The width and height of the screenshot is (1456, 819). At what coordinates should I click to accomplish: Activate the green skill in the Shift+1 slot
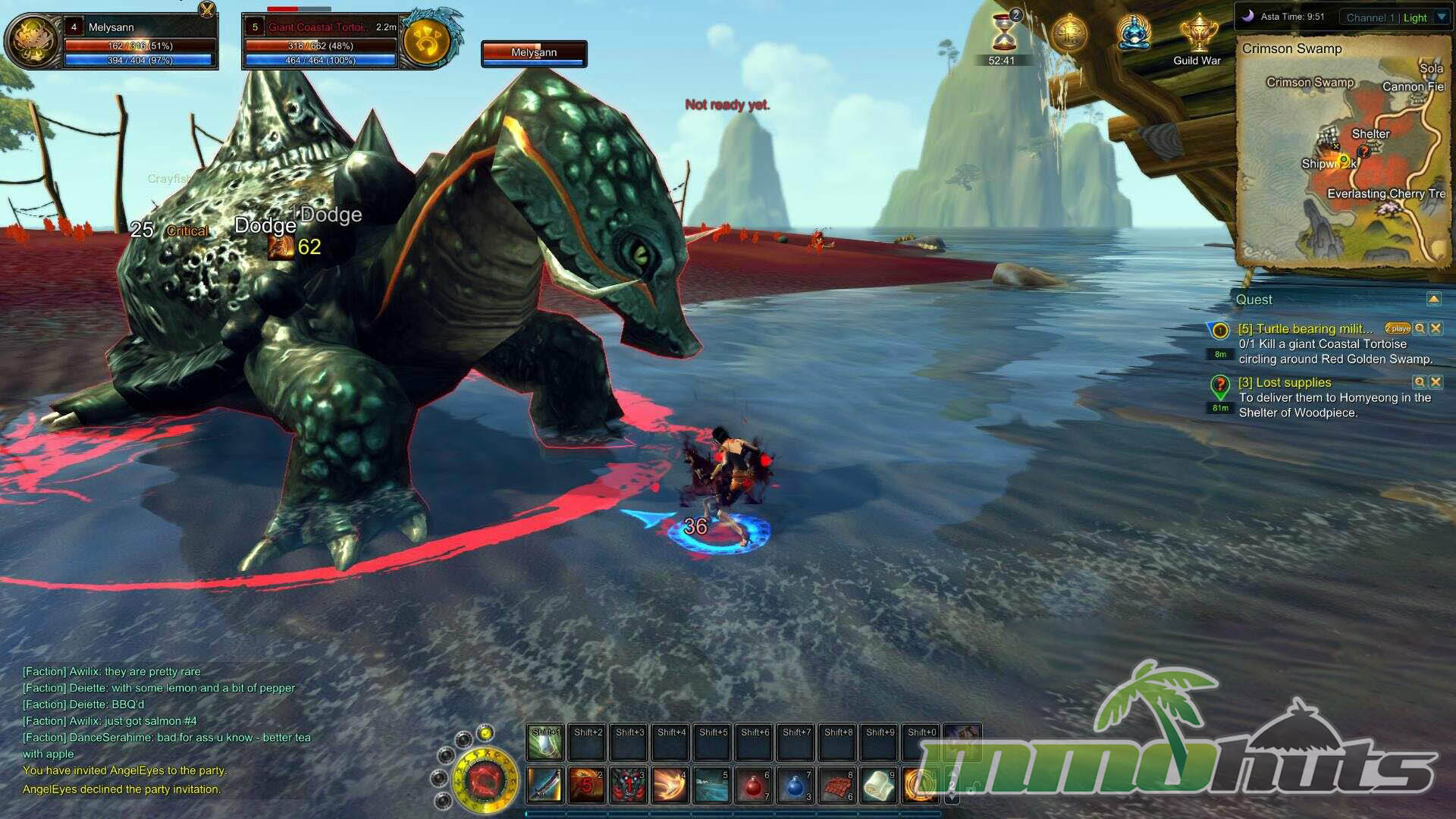click(544, 742)
